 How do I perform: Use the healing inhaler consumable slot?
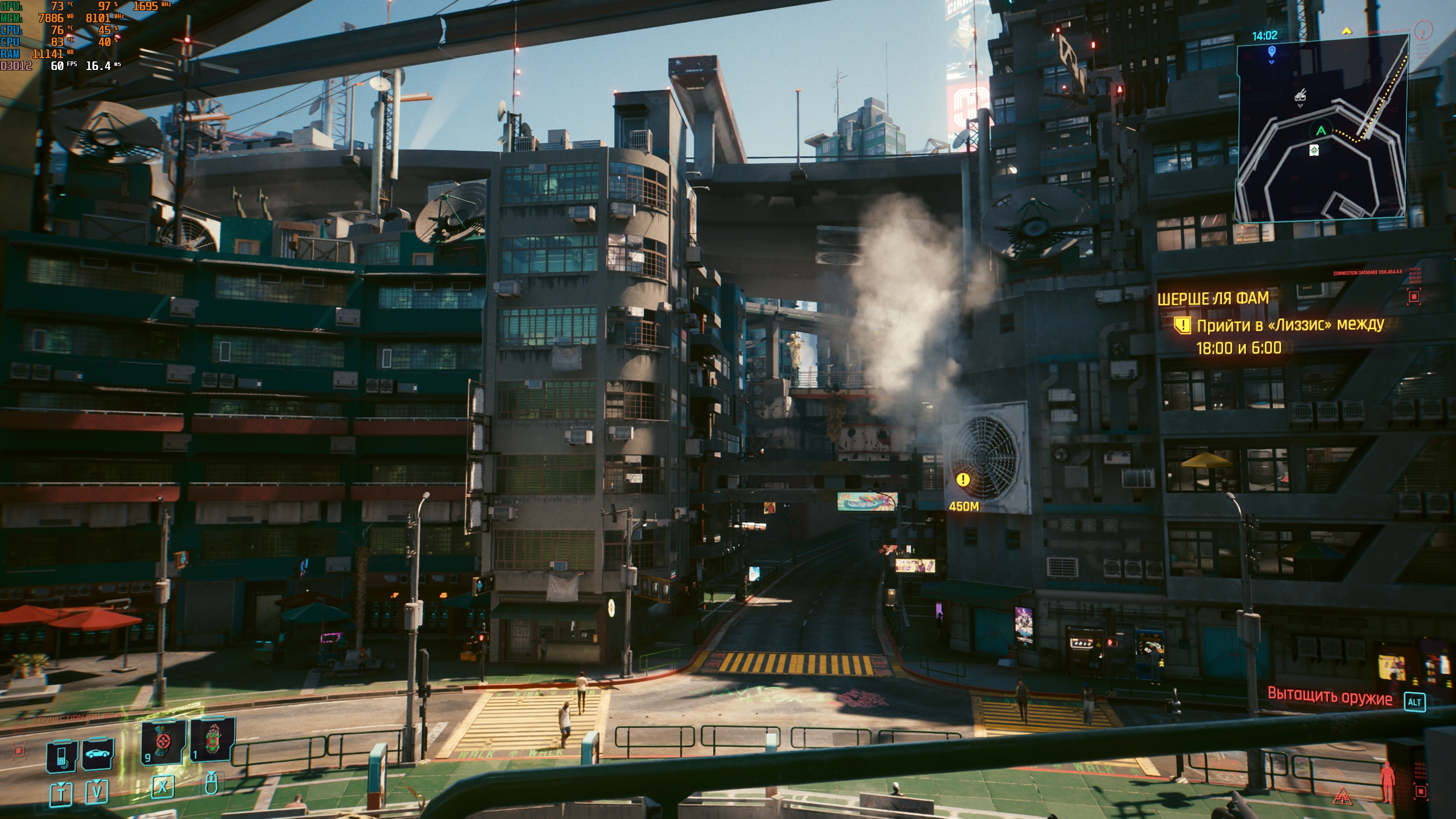(x=163, y=741)
